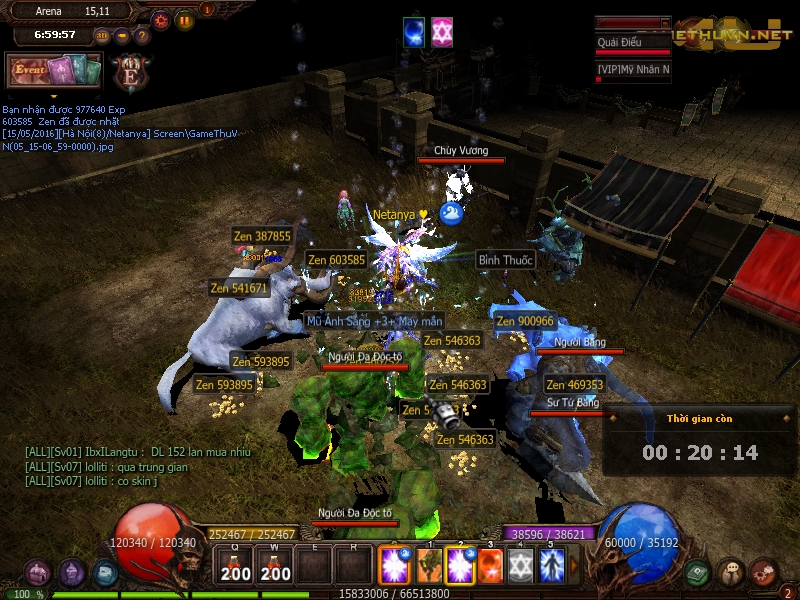Screen dimensions: 800x600
Task: Open the chat bubble social menu
Action: [x=731, y=573]
